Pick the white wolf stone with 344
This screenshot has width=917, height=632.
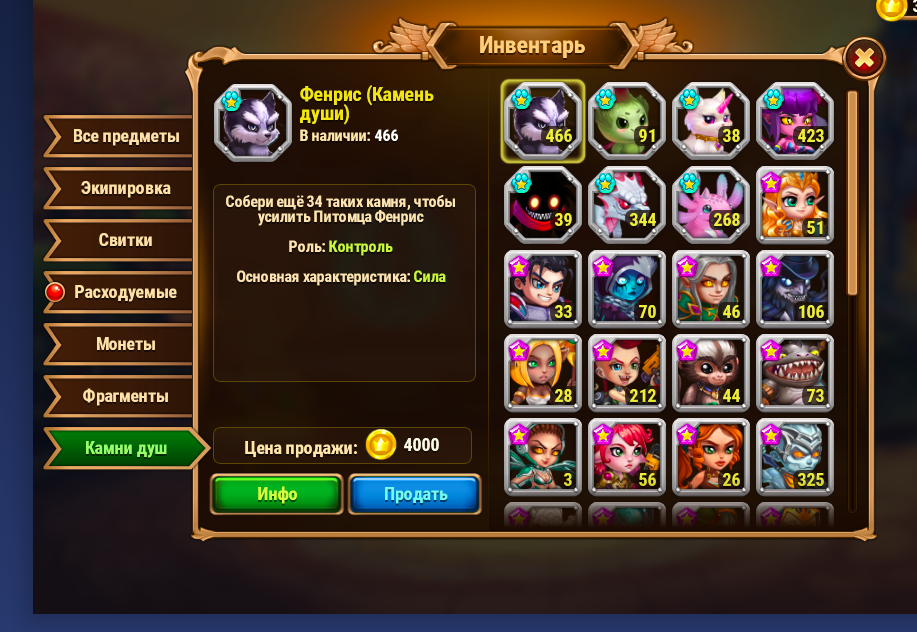(x=626, y=205)
